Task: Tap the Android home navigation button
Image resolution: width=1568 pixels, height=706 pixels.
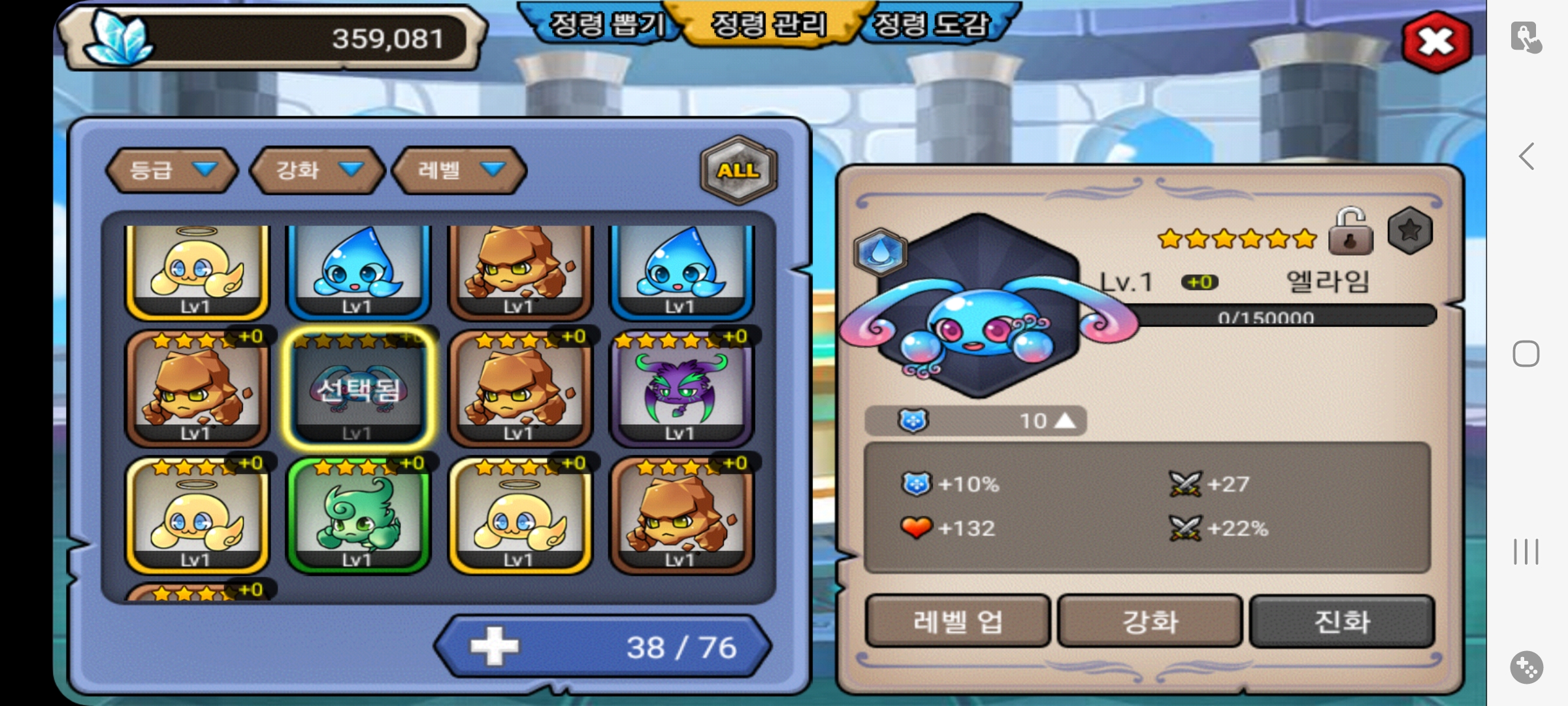Action: pyautogui.click(x=1526, y=354)
